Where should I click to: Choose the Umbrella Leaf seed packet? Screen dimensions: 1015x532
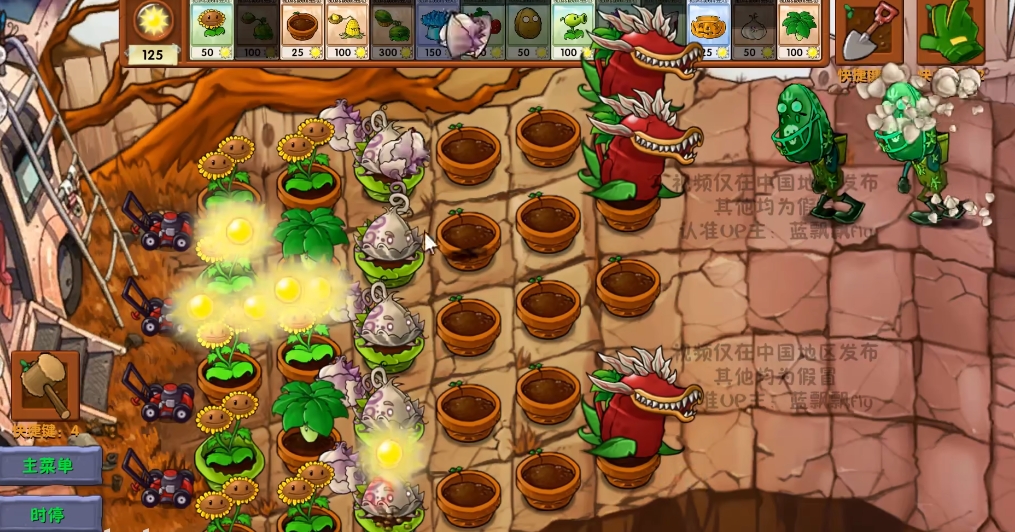click(798, 30)
